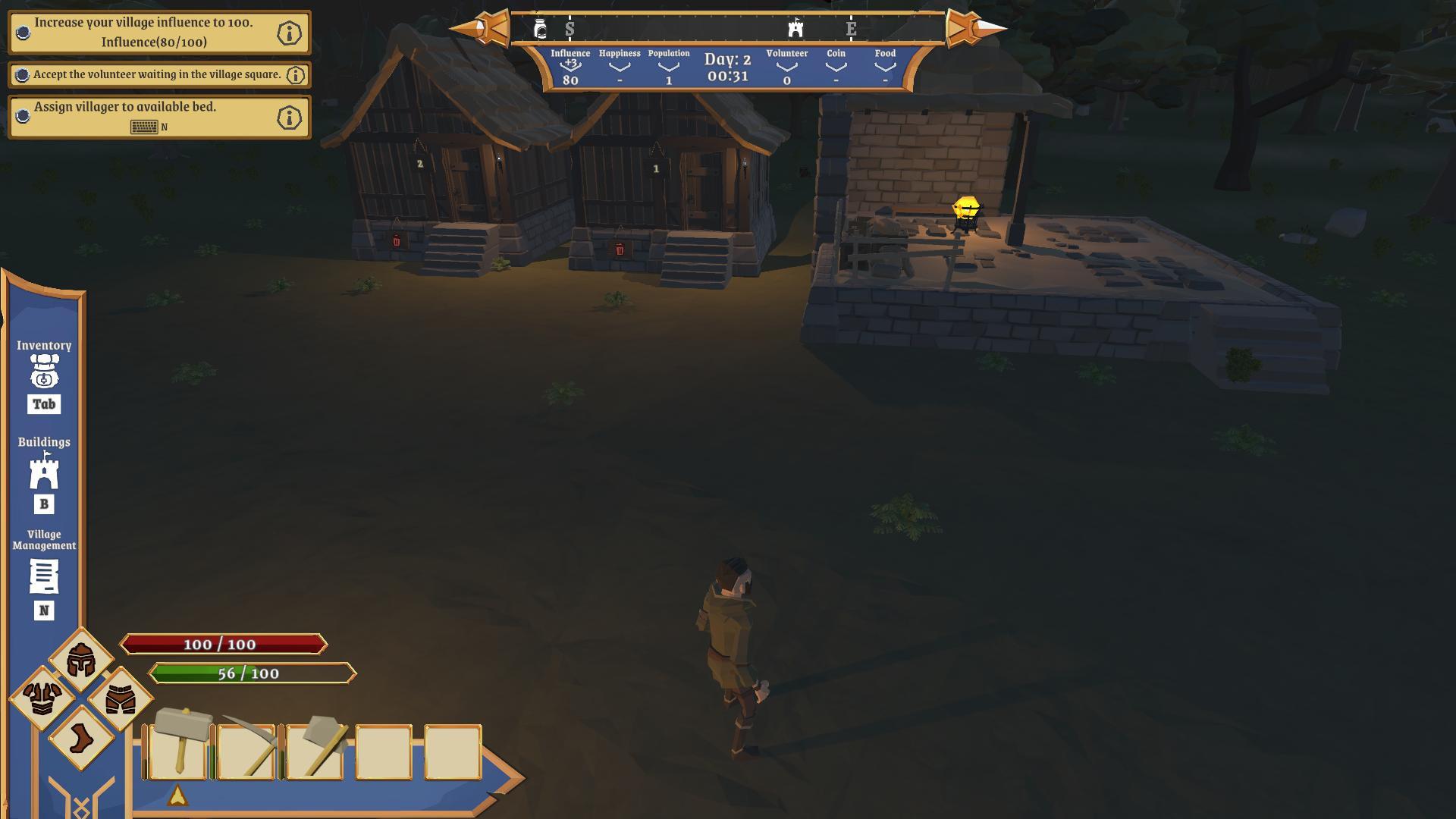Open info for the village influence quest

pos(291,33)
